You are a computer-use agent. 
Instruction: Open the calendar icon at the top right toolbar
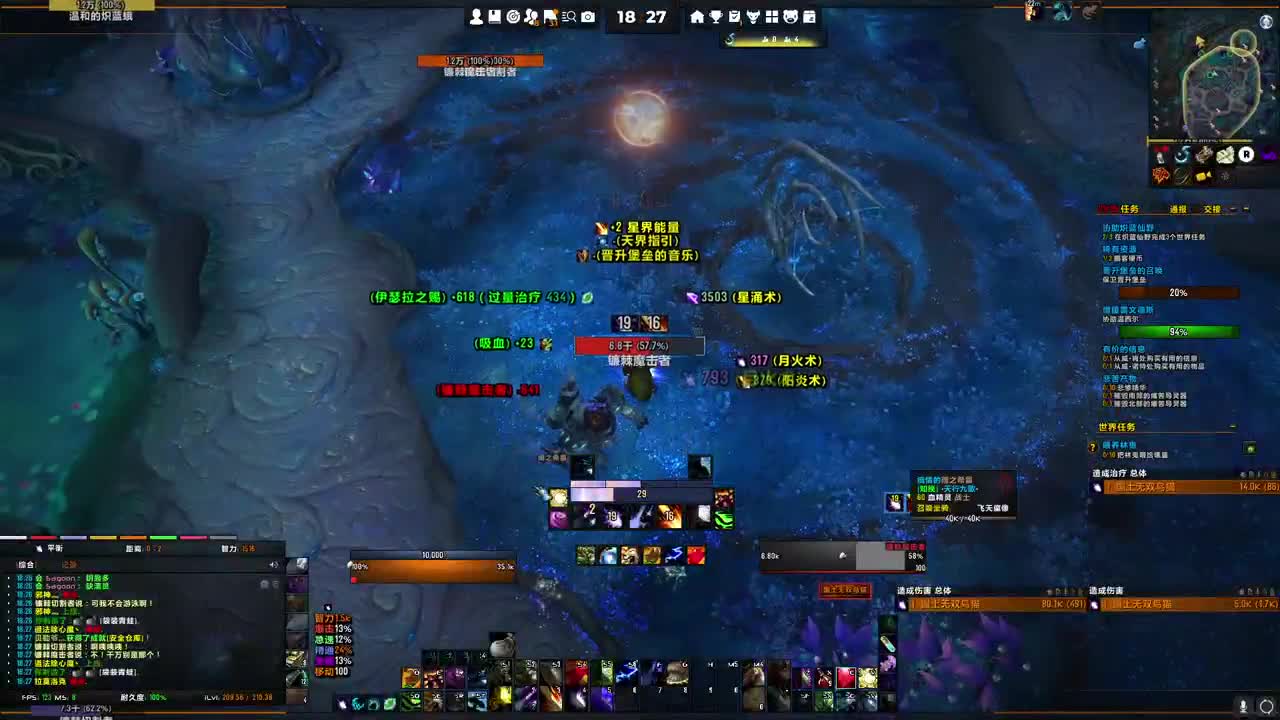point(808,17)
